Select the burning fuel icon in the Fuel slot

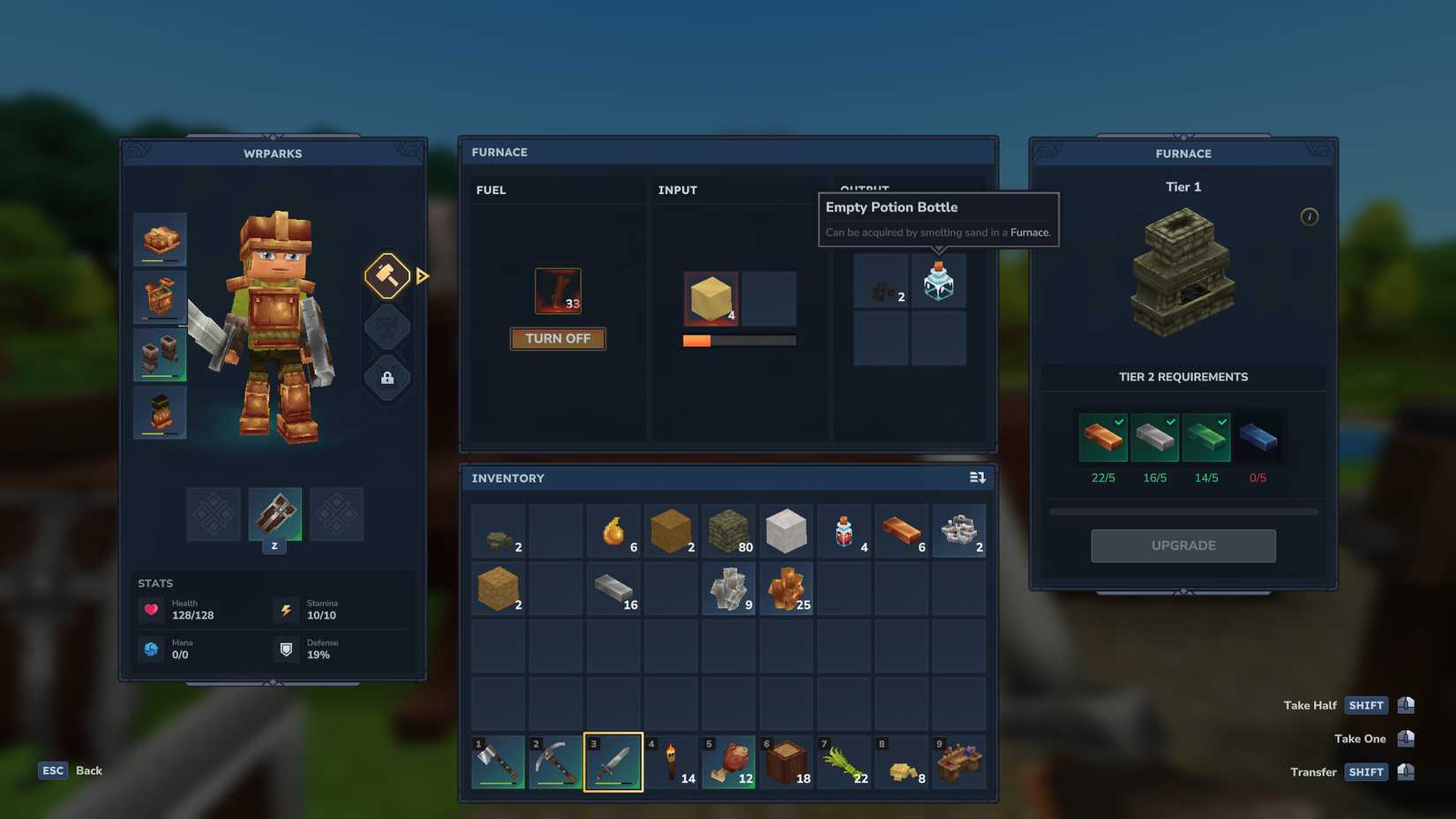click(557, 289)
